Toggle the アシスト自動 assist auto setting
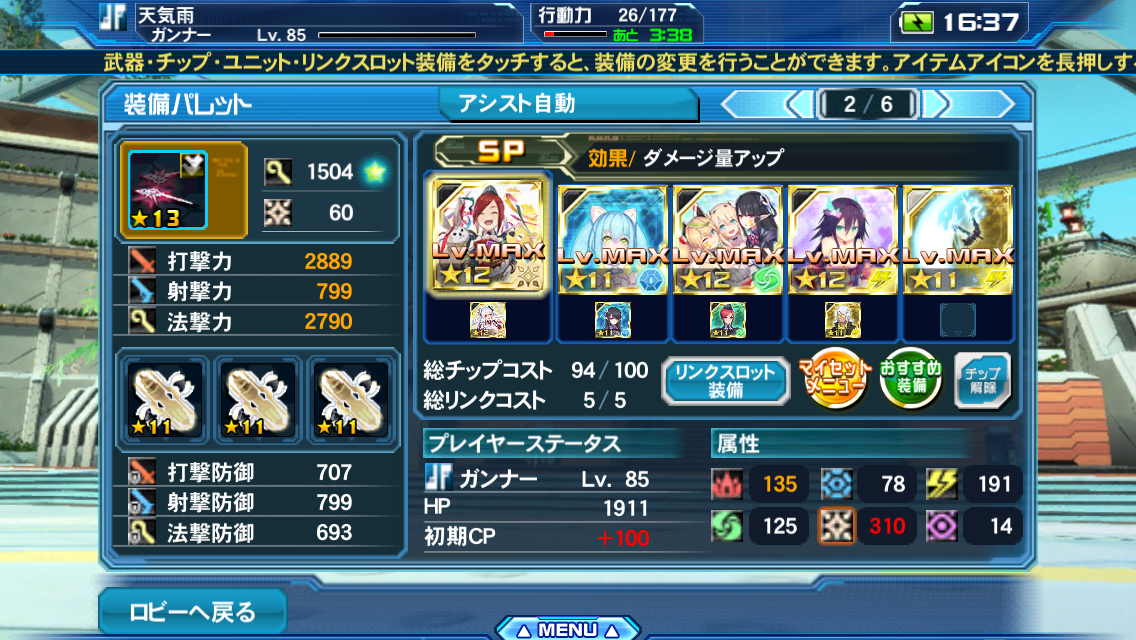 567,104
